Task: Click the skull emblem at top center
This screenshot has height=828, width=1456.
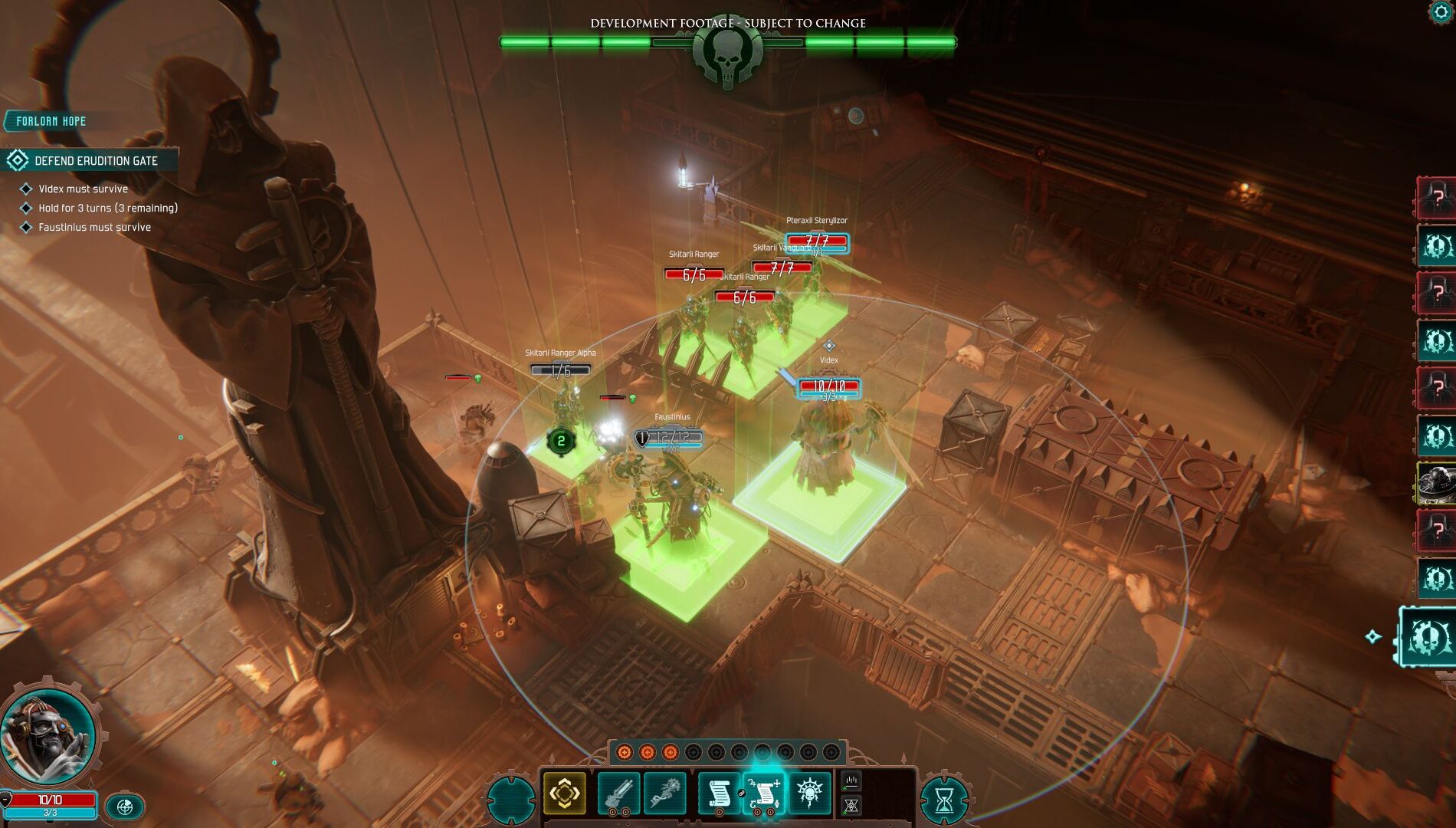Action: click(x=727, y=54)
